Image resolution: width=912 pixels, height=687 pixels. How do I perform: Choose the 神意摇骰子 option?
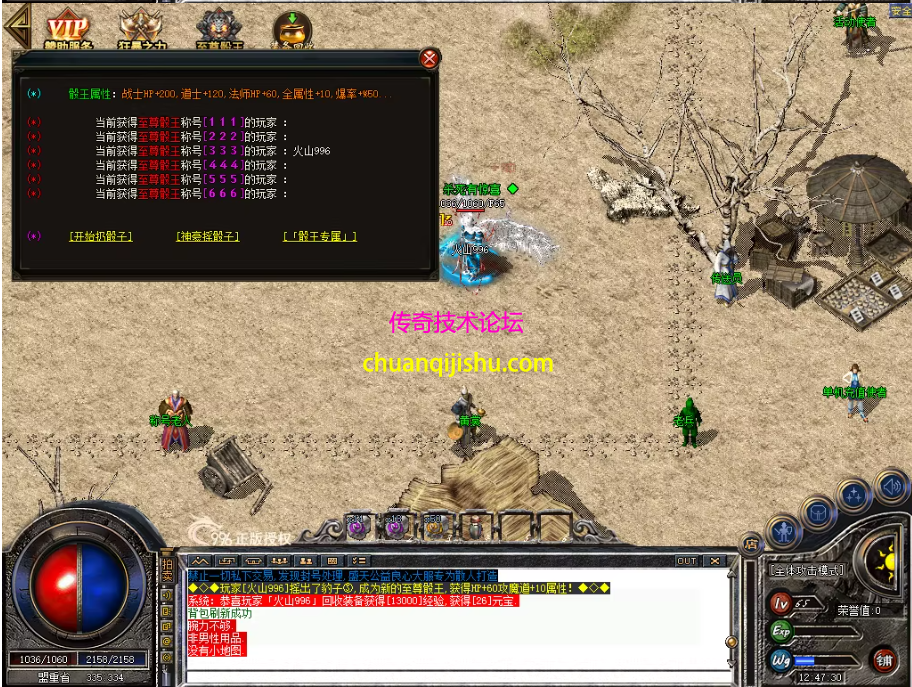[208, 237]
